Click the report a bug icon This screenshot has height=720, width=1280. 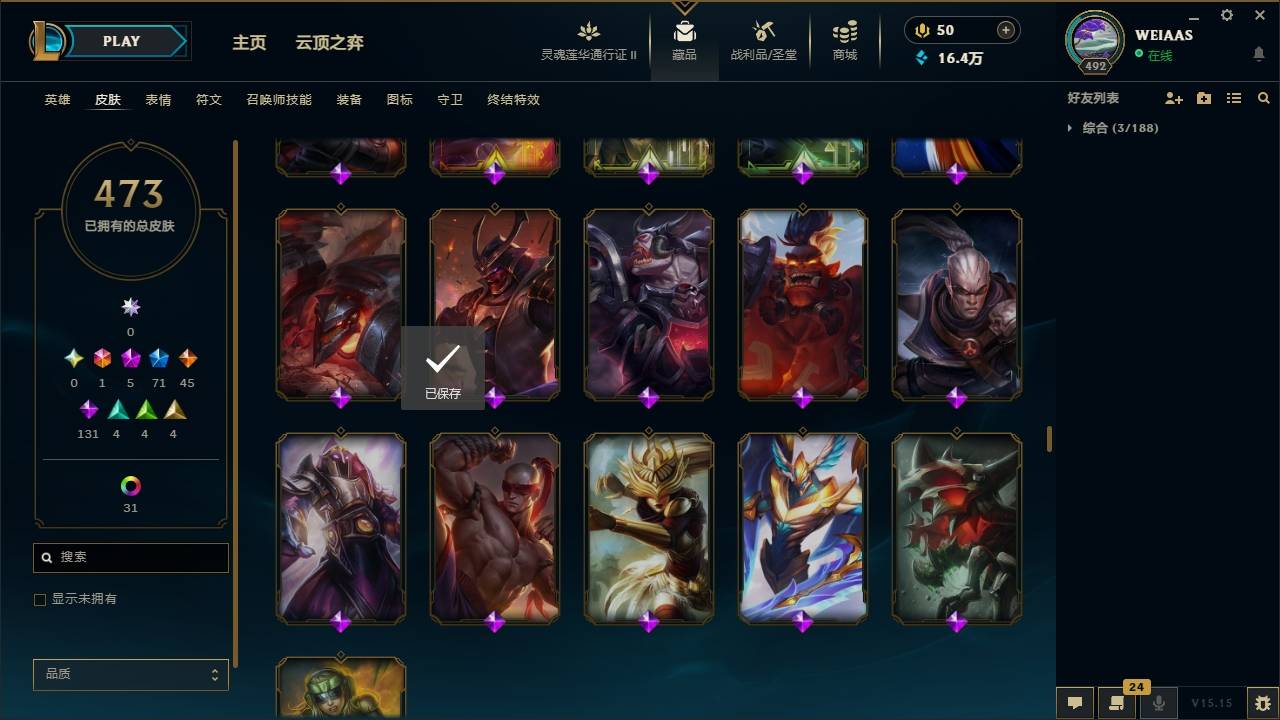point(1261,702)
